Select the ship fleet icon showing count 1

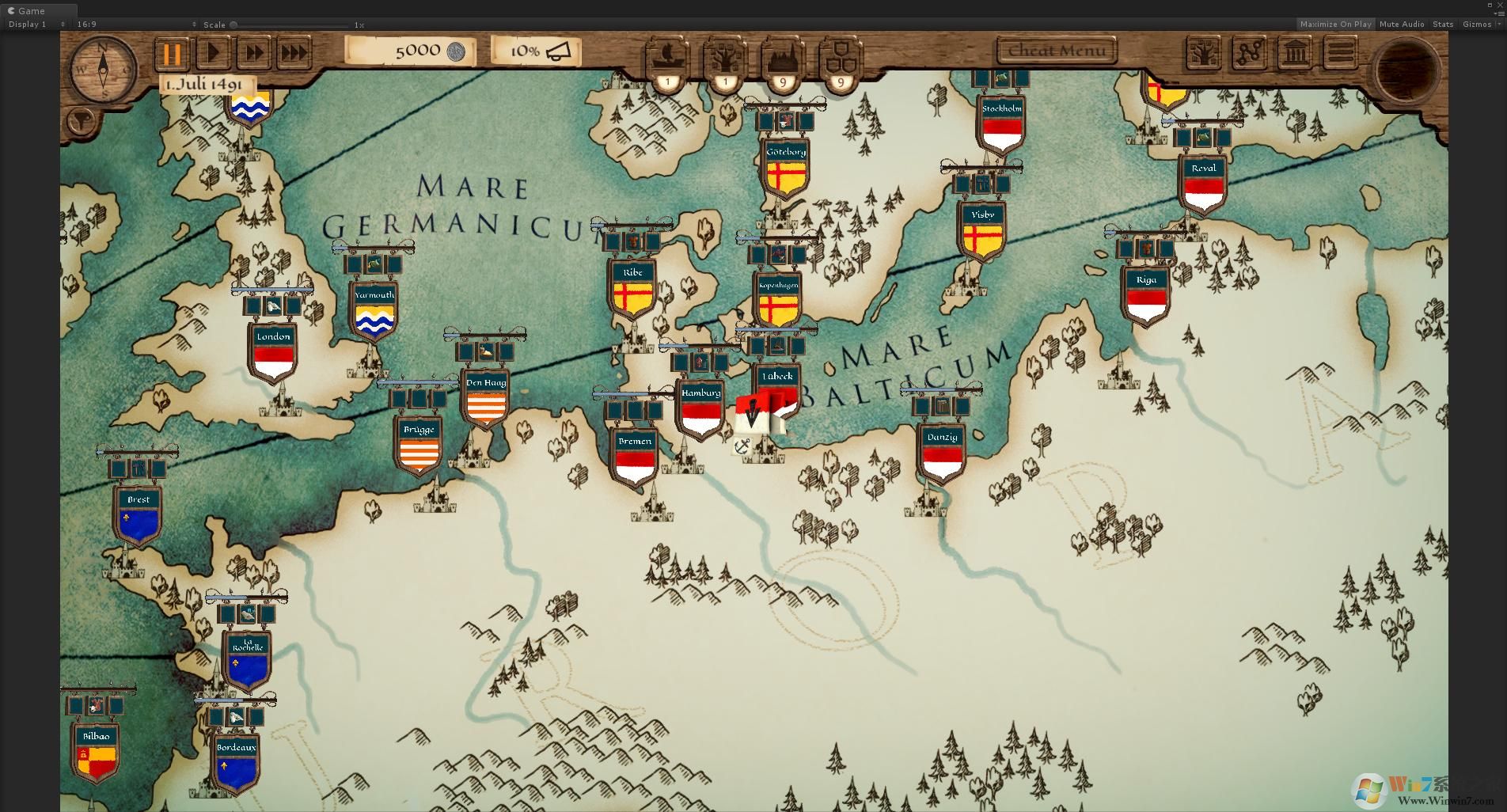click(667, 55)
